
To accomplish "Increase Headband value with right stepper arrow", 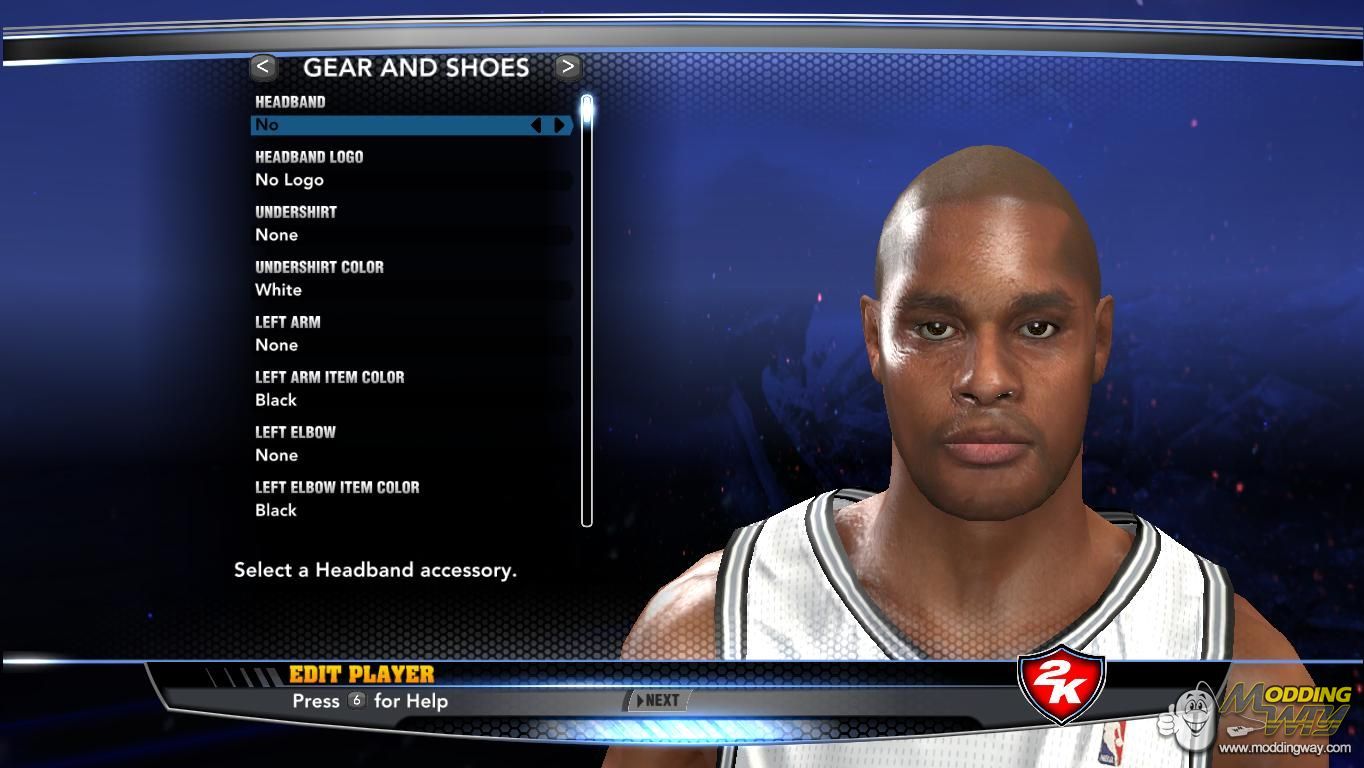I will tap(559, 125).
